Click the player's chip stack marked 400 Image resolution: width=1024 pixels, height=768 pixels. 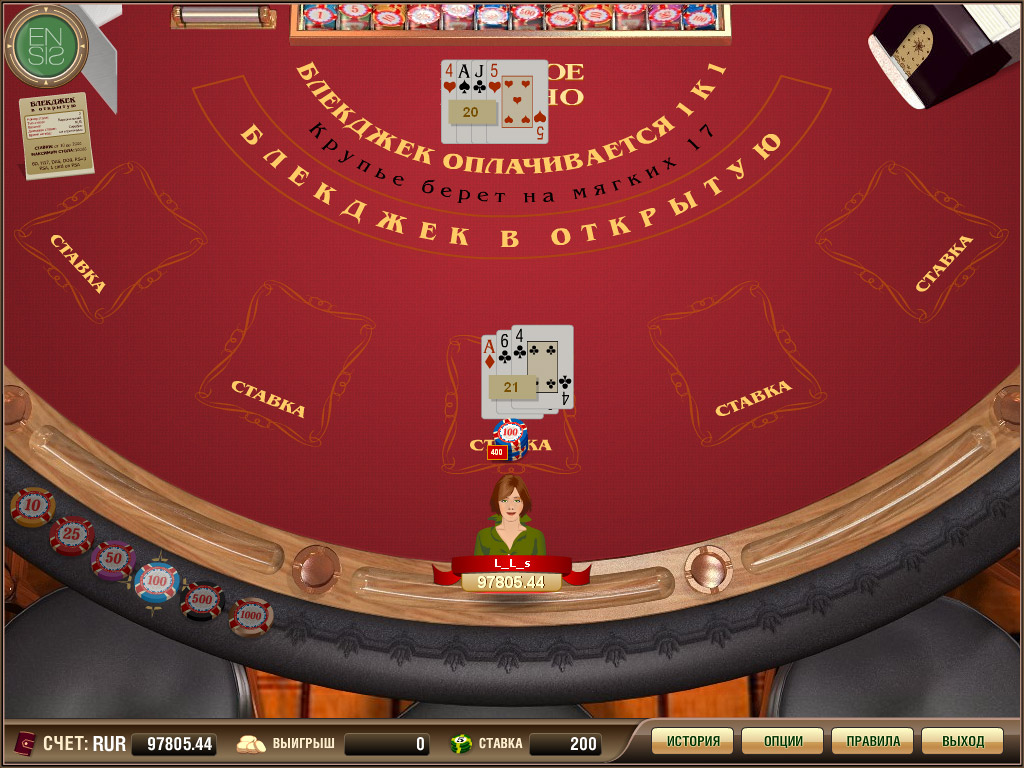pyautogui.click(x=509, y=439)
